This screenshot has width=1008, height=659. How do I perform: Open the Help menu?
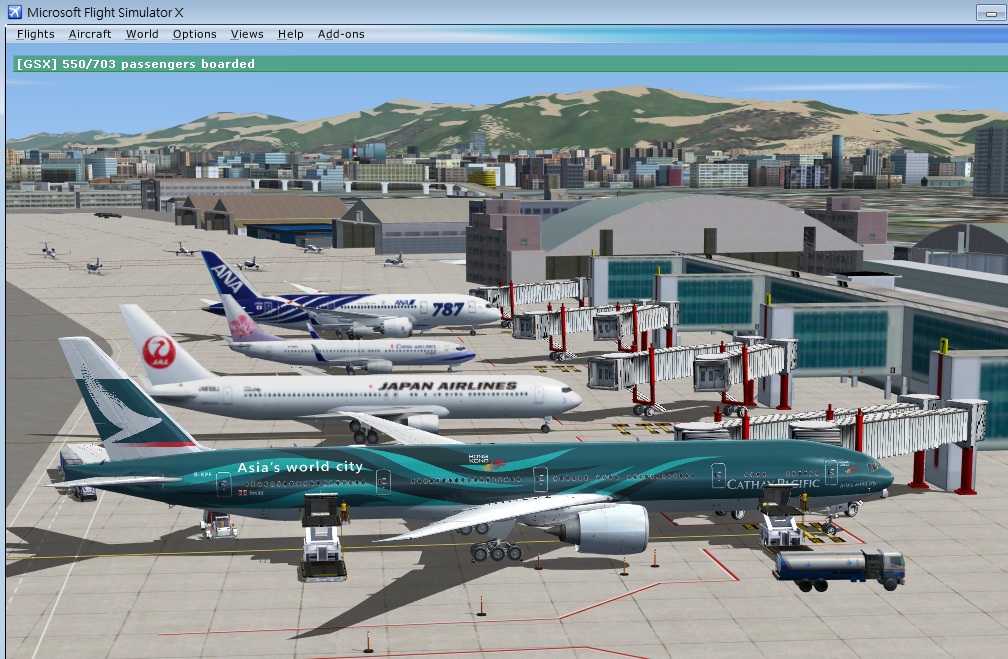pyautogui.click(x=291, y=34)
